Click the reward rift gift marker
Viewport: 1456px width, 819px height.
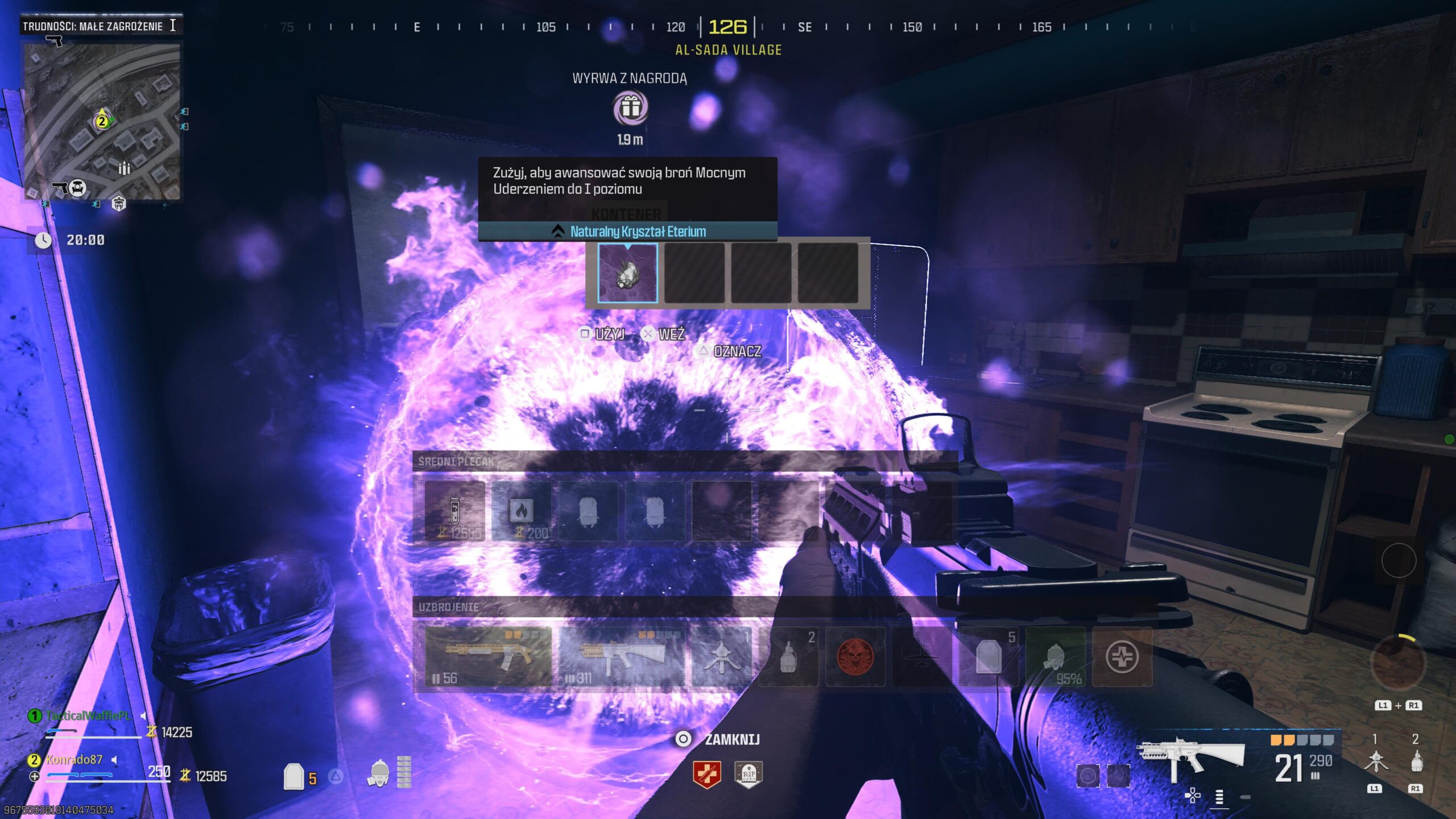630,107
